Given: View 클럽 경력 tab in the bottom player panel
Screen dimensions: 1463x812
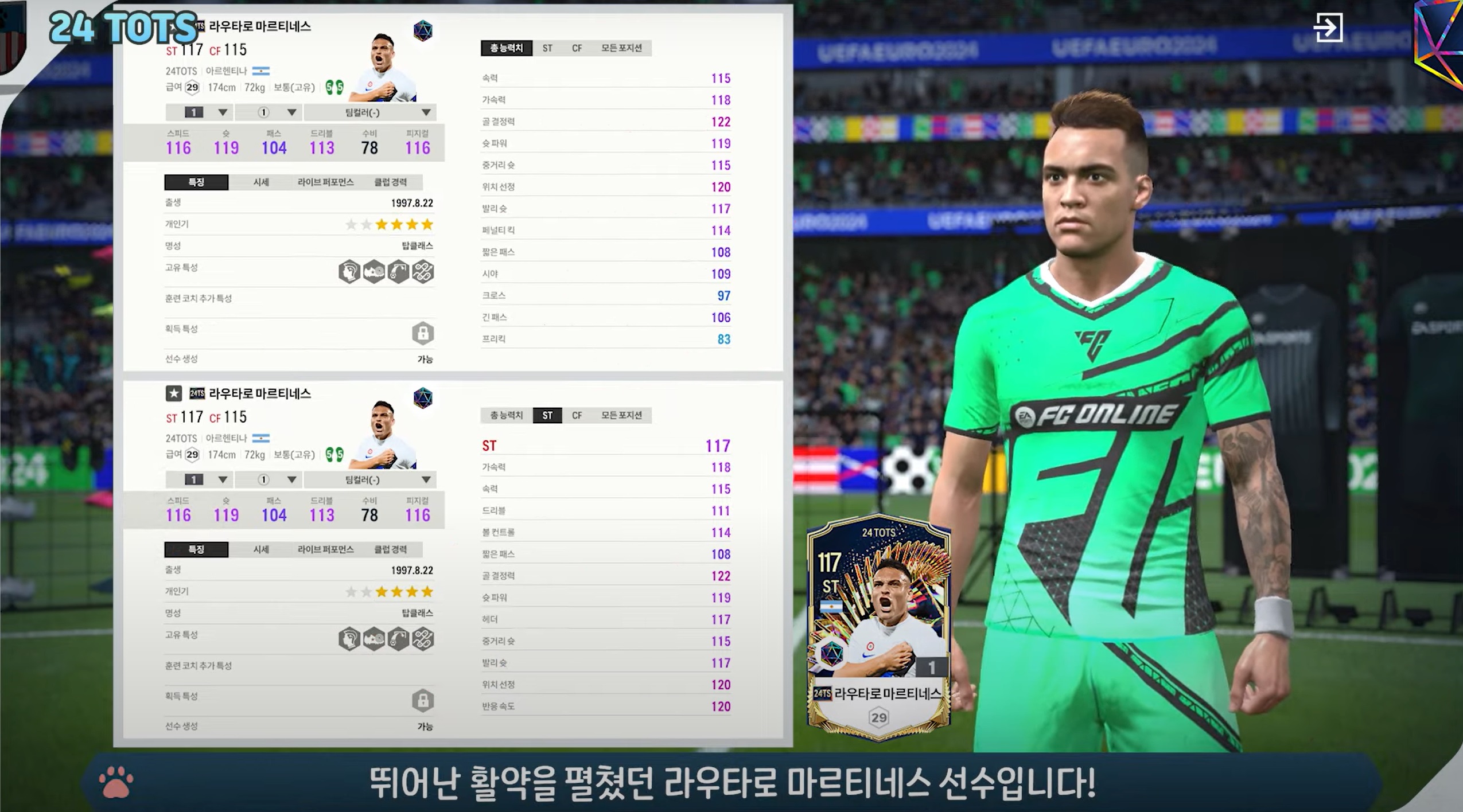Looking at the screenshot, I should click(x=390, y=549).
